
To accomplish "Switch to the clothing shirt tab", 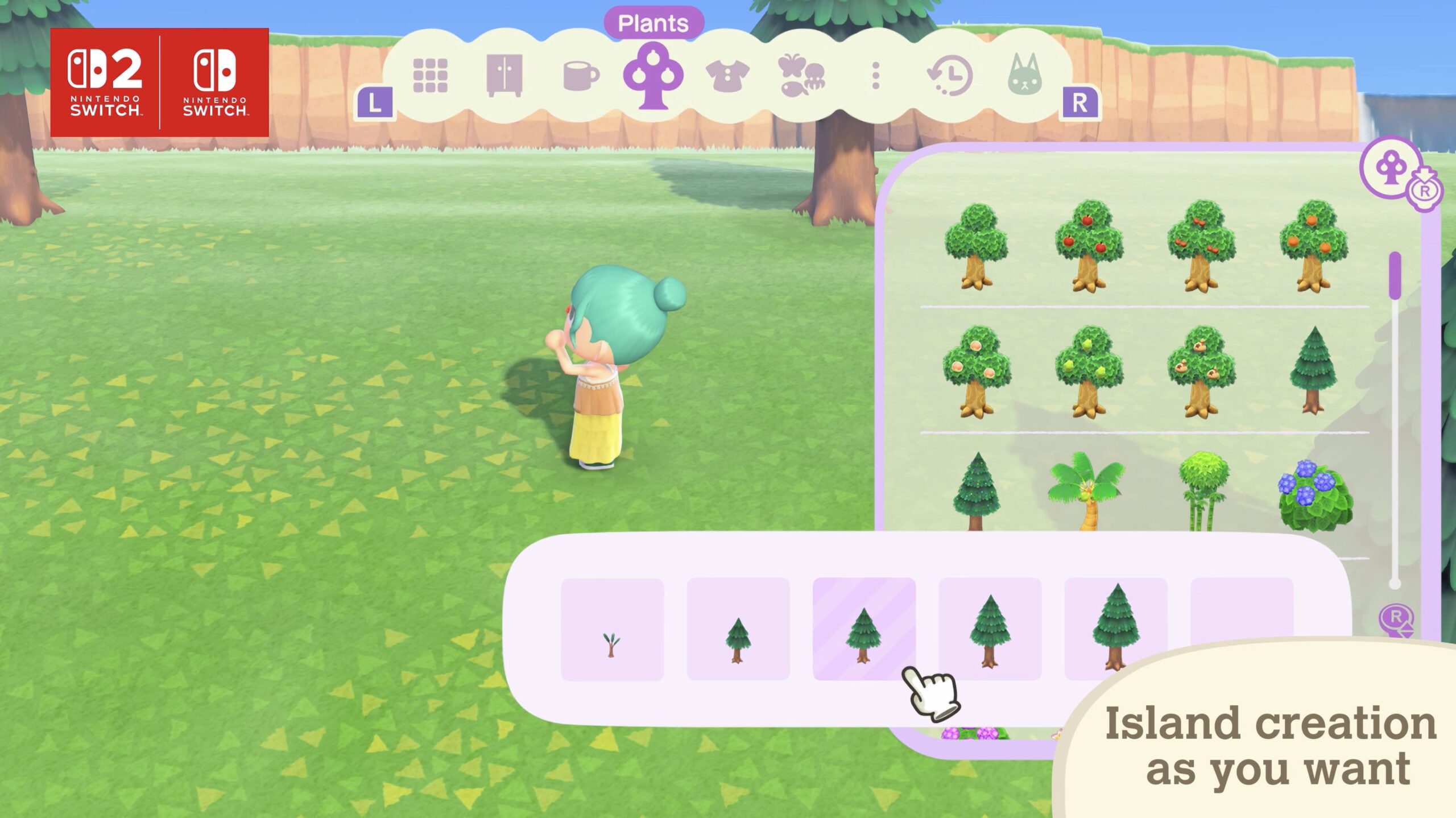I will tap(727, 76).
